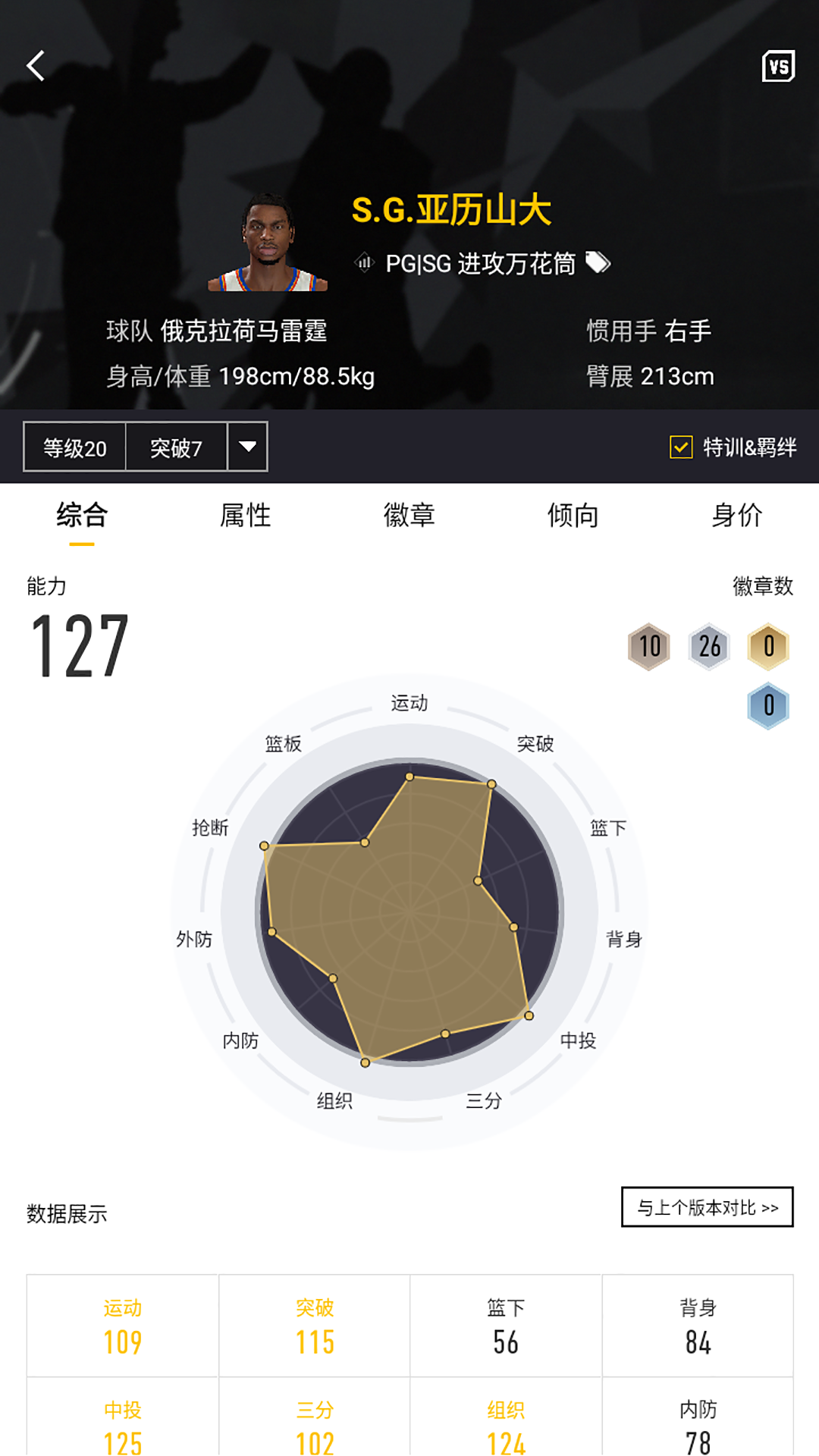The image size is (819, 1456).
Task: Click the blue badge count hexagon
Action: point(768,706)
